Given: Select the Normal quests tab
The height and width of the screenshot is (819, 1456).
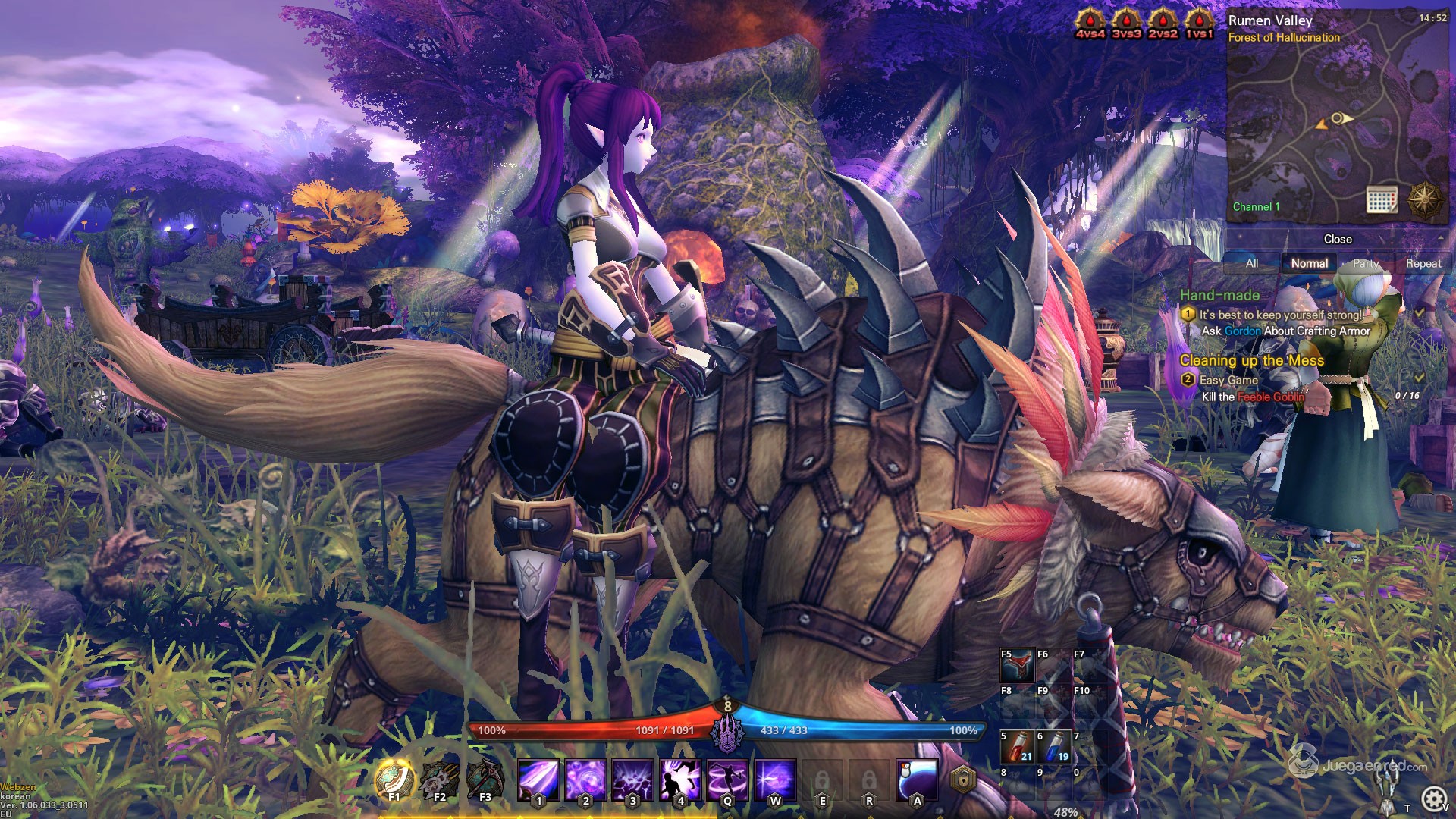Looking at the screenshot, I should pos(1309,263).
